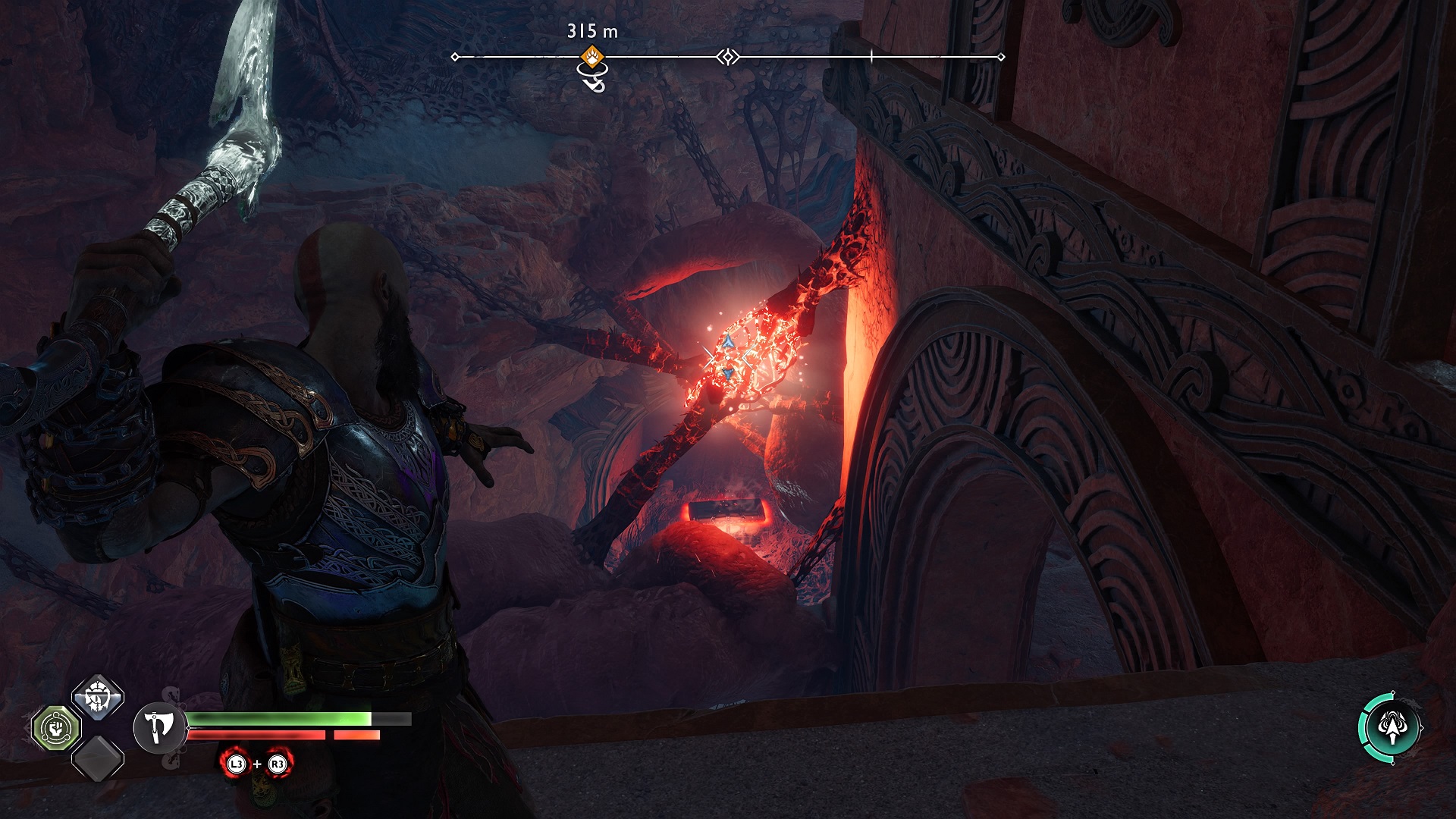Image resolution: width=1456 pixels, height=819 pixels.
Task: Choose the silver relic ability icon
Action: coord(98,696)
